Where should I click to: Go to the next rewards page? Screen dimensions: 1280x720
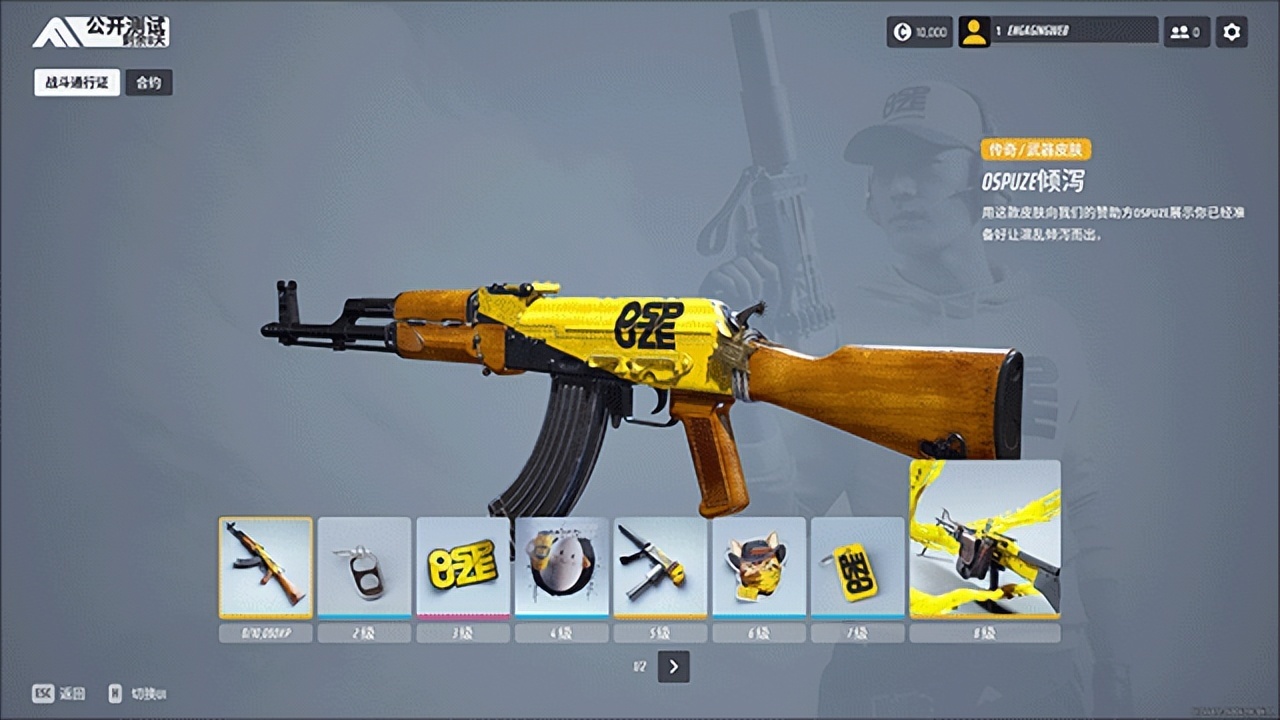click(674, 667)
